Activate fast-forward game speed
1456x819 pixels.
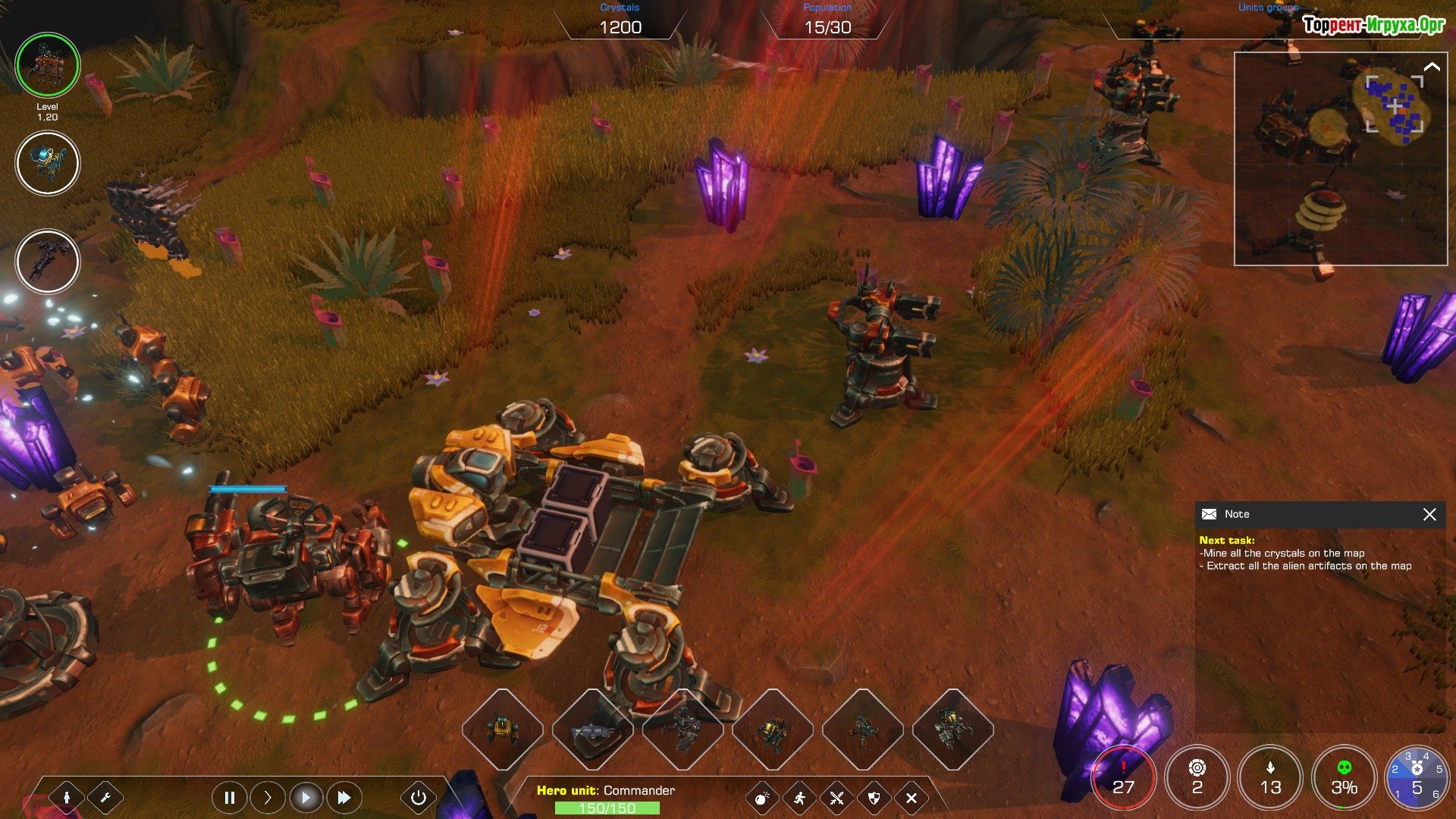pos(344,797)
